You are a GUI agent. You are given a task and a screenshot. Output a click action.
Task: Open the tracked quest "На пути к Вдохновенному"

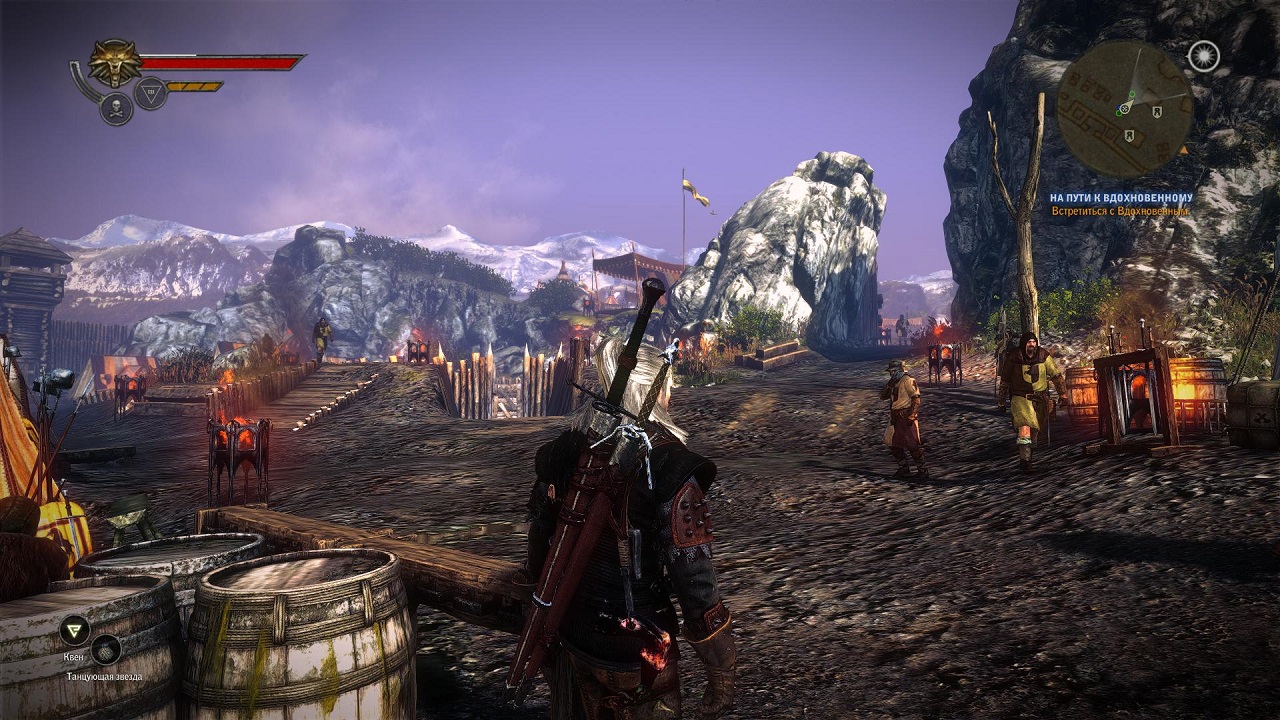click(1120, 198)
